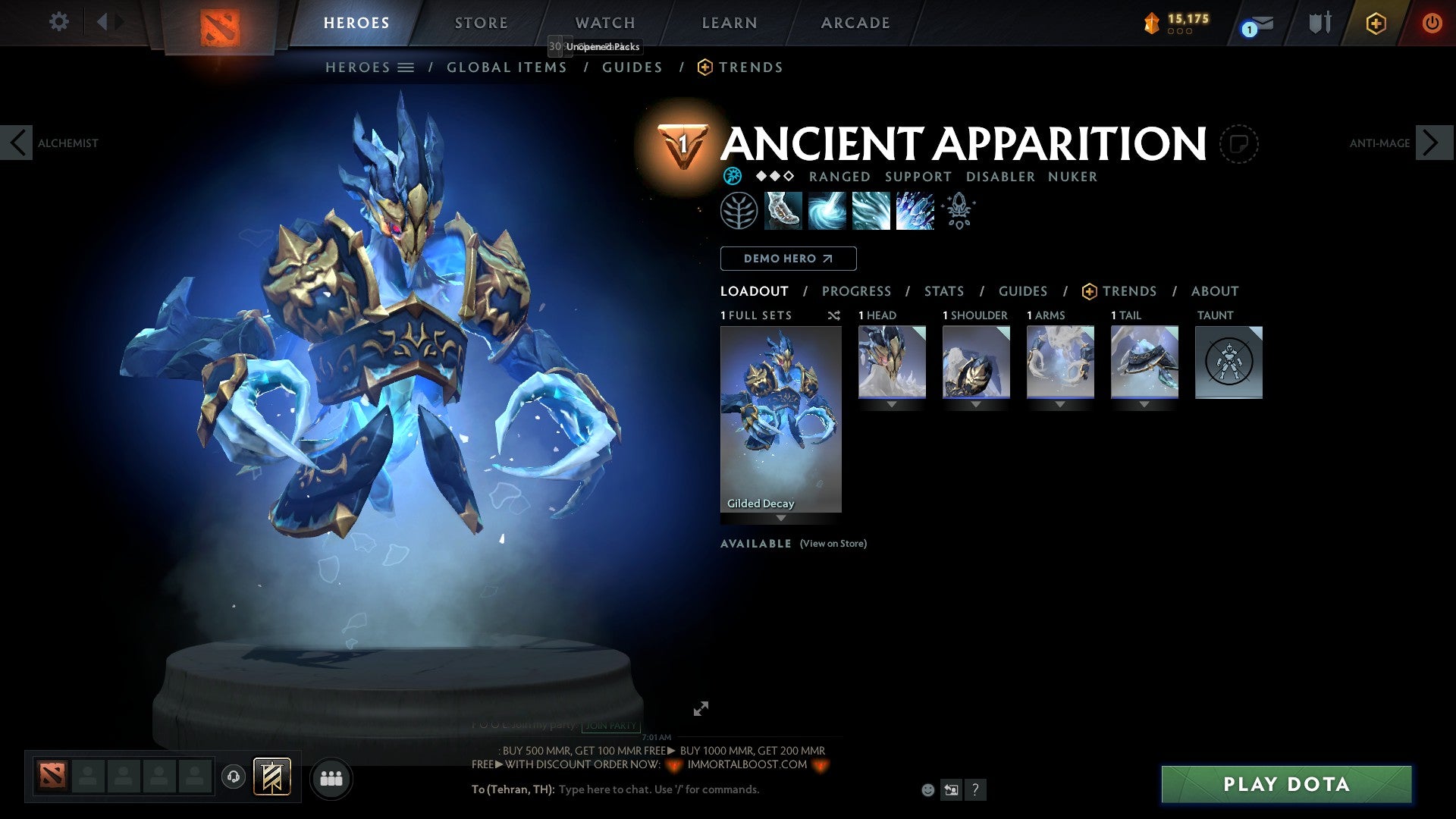Toggle the shuffle icon next to Full Sets
The width and height of the screenshot is (1456, 819).
coord(834,315)
